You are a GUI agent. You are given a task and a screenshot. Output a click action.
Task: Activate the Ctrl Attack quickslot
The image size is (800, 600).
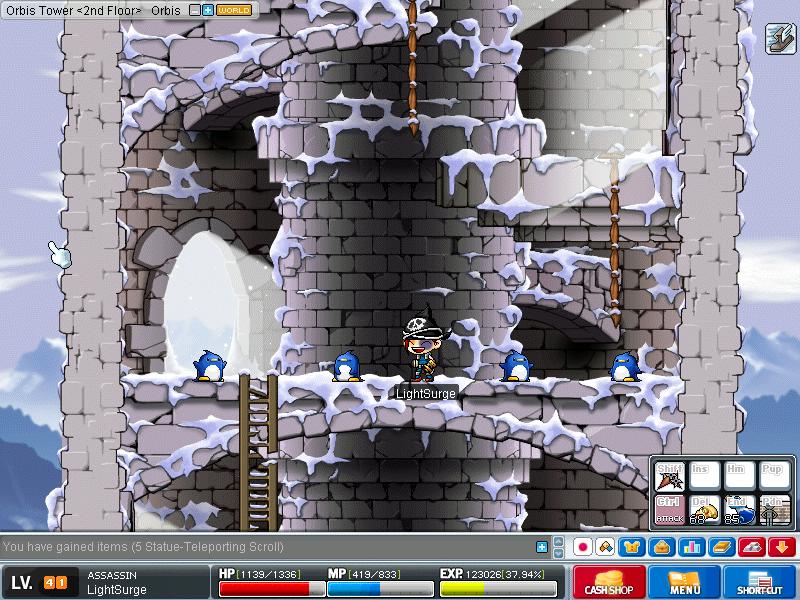pyautogui.click(x=668, y=510)
